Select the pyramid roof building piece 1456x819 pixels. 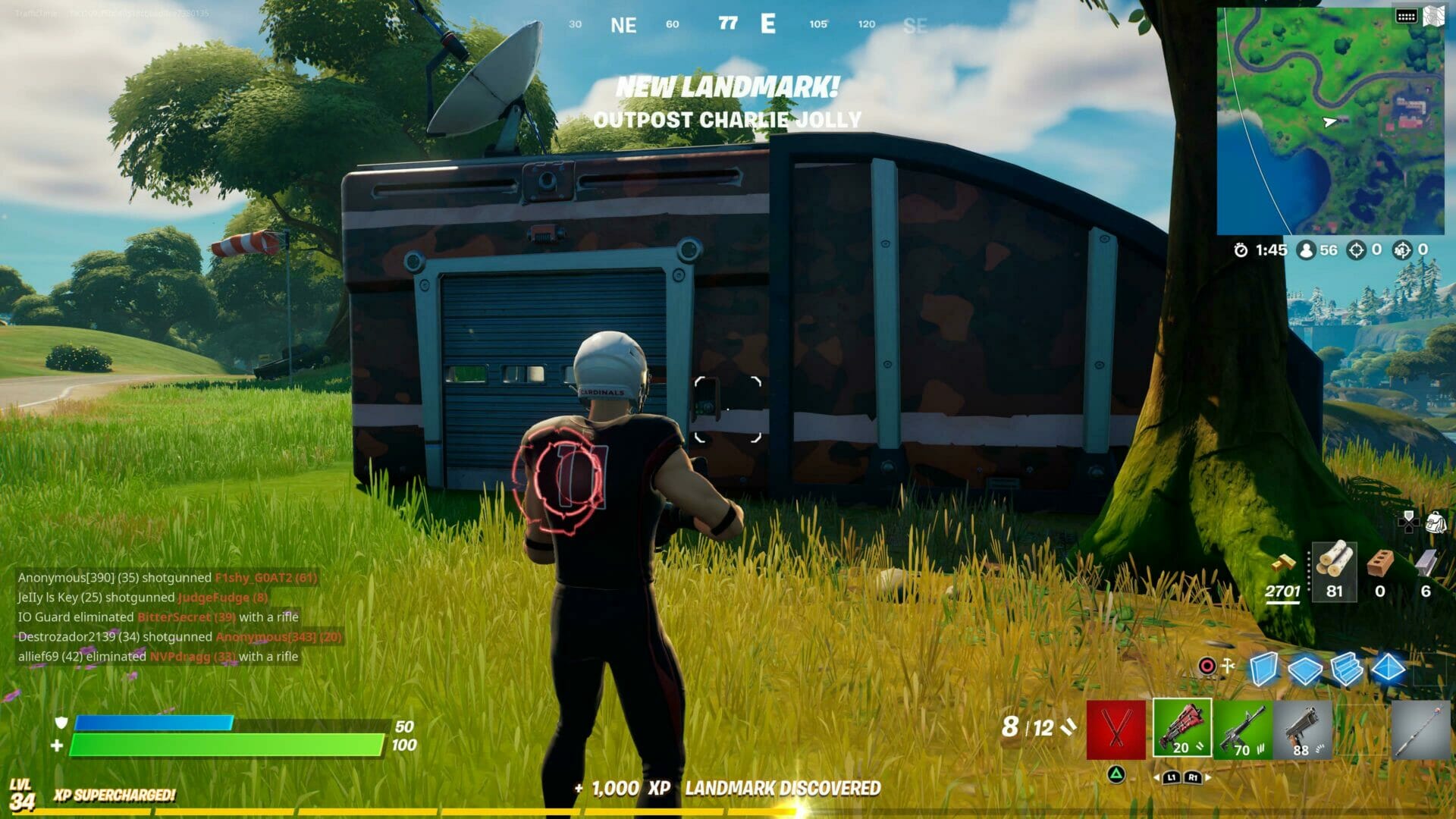[x=1388, y=669]
